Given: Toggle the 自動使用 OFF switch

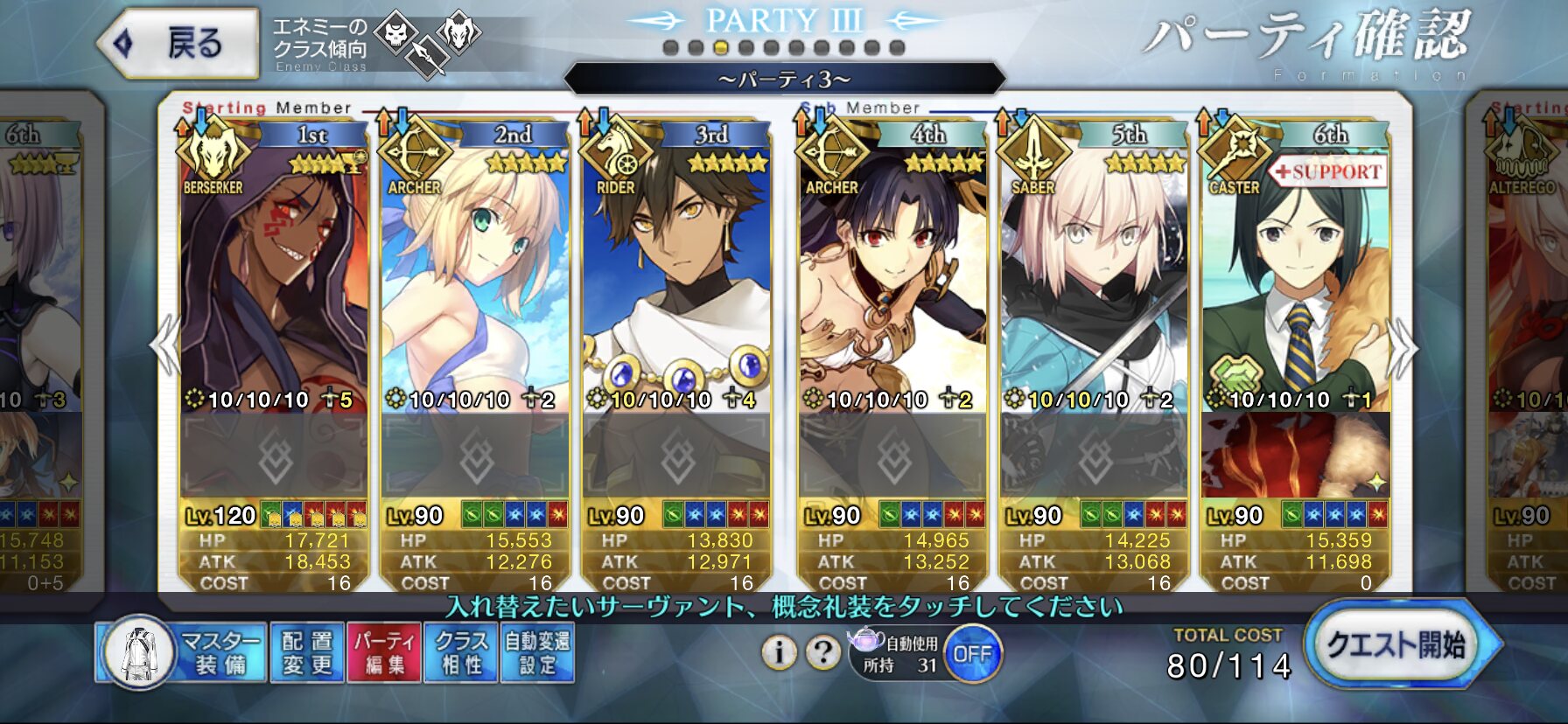Looking at the screenshot, I should (x=971, y=654).
